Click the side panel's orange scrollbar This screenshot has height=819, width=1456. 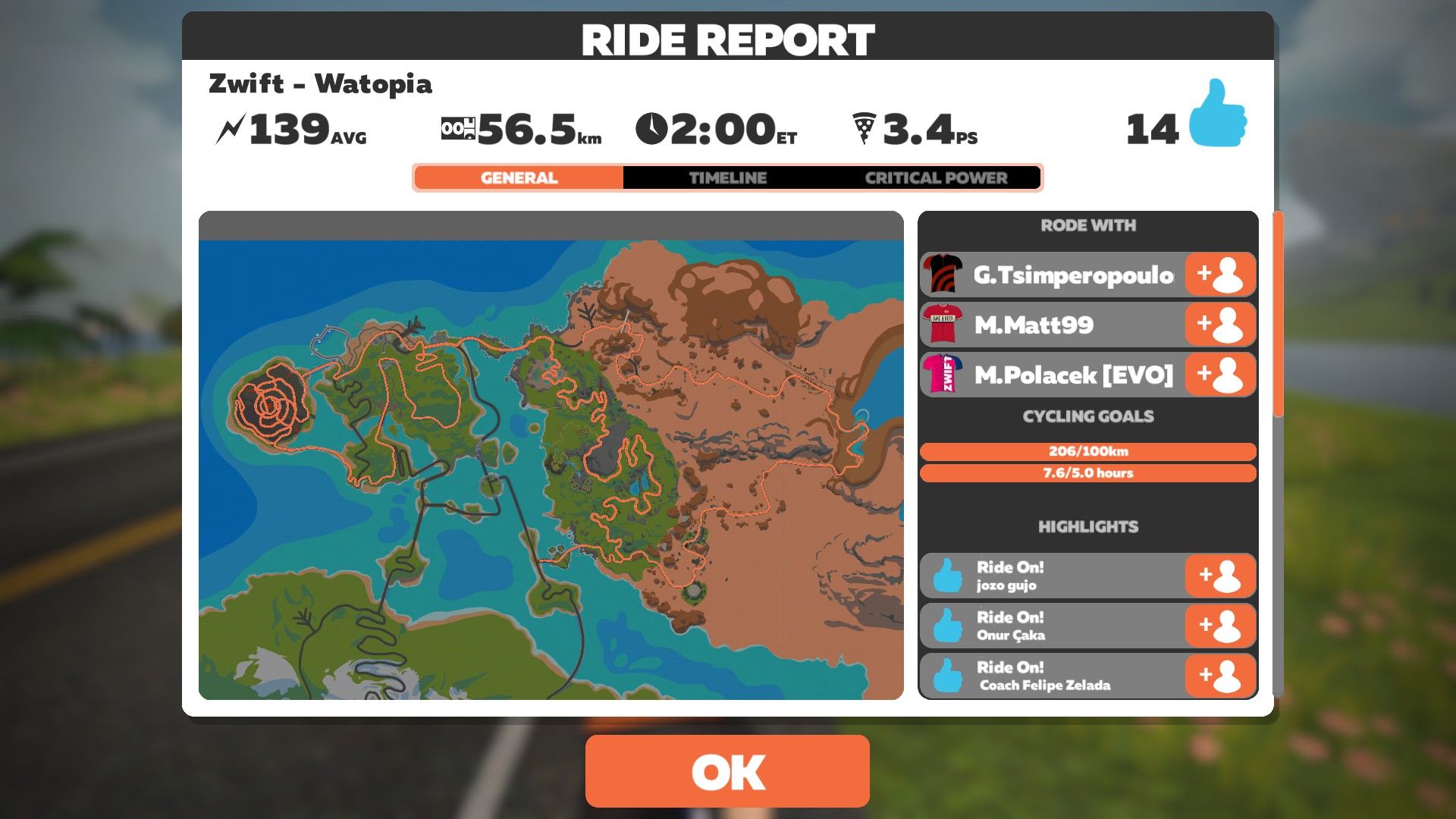click(x=1278, y=315)
